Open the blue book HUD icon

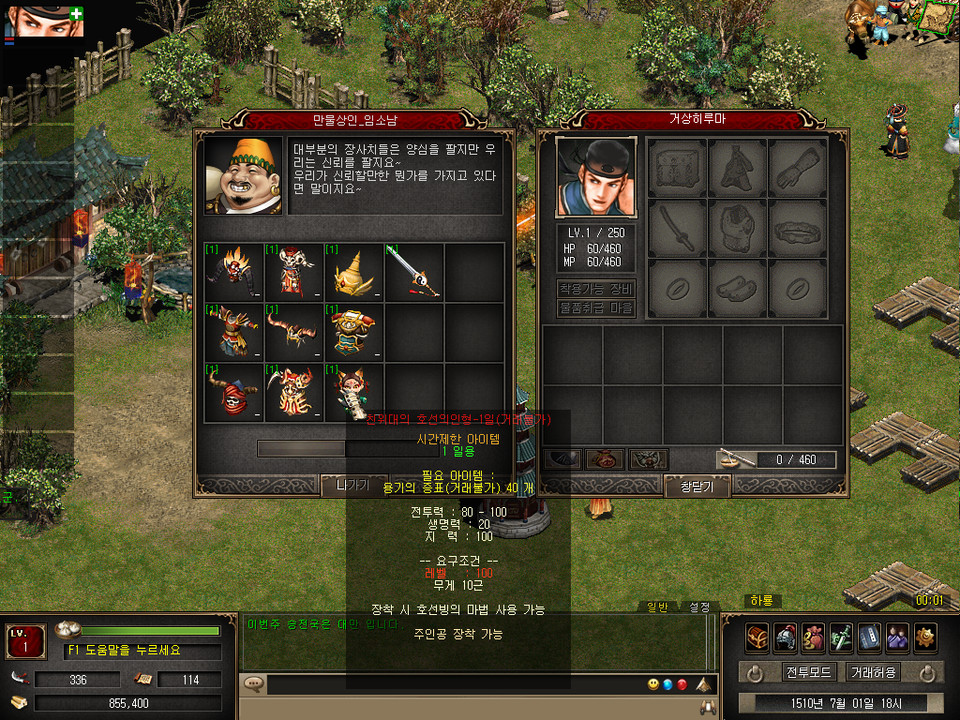coord(870,636)
